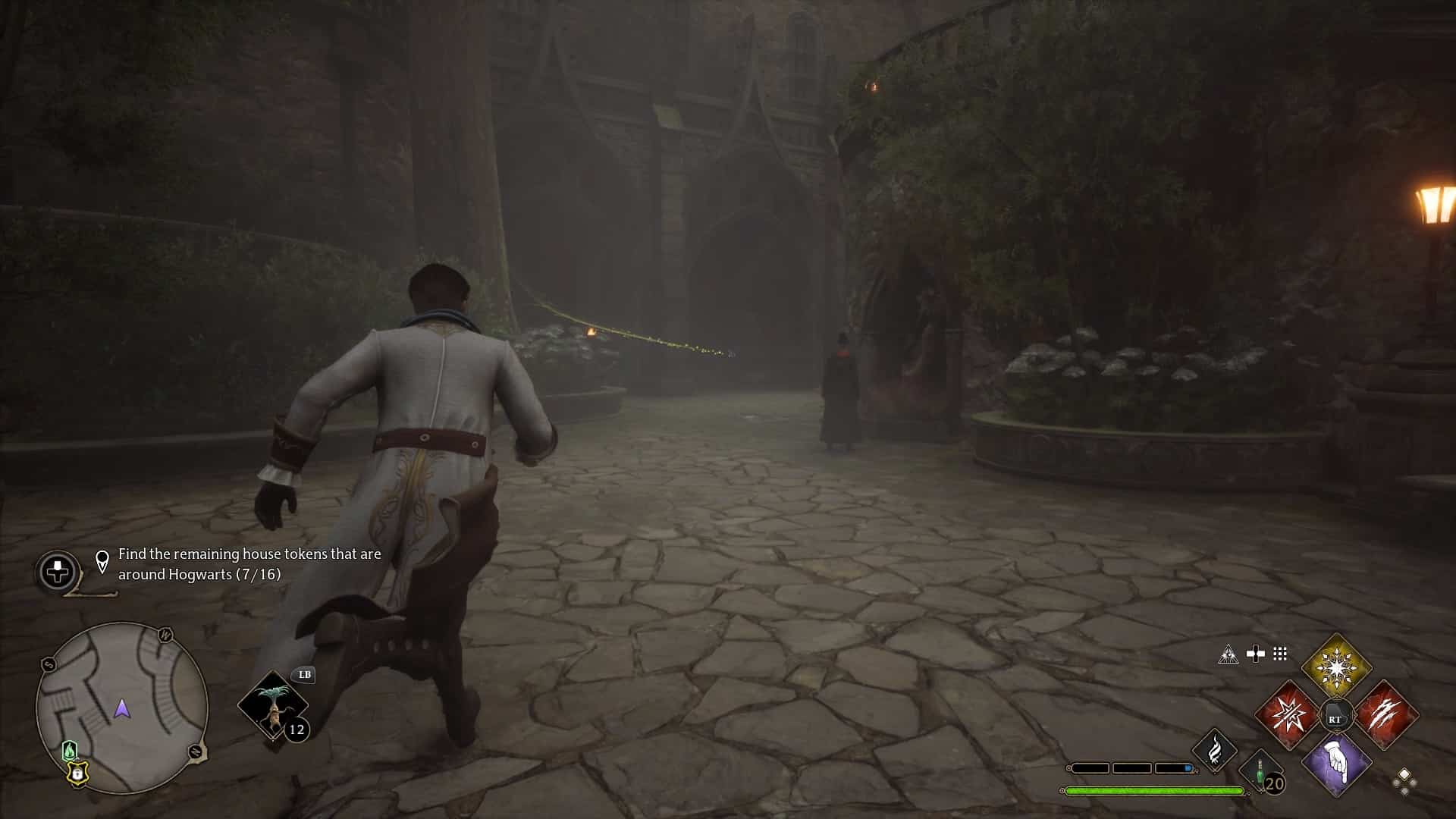The height and width of the screenshot is (819, 1456).
Task: Click the triangle eye Revelio icon
Action: 1228,654
